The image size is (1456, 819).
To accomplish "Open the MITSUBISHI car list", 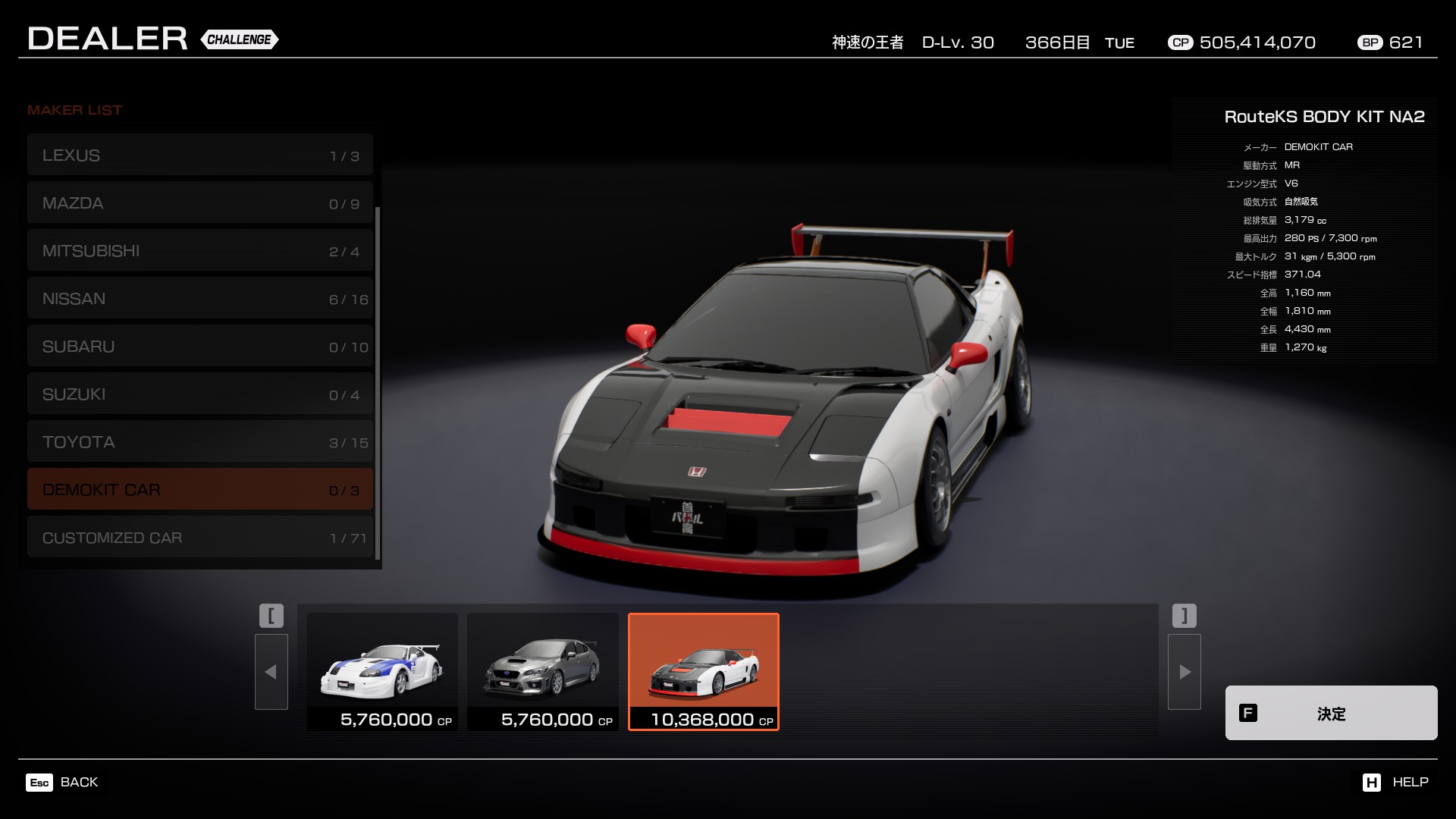I will pyautogui.click(x=200, y=251).
